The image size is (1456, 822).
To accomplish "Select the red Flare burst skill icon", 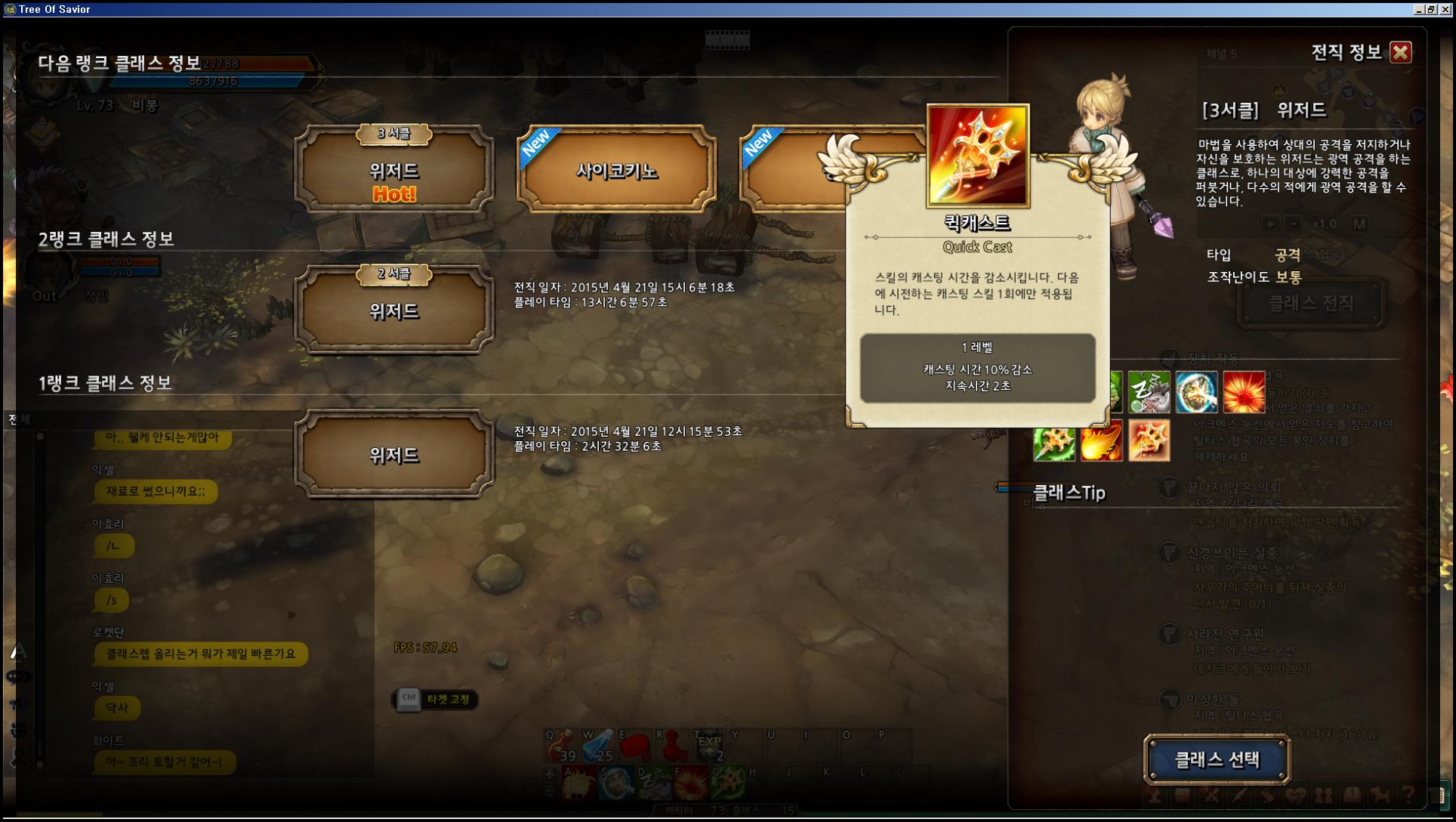I will 1245,392.
